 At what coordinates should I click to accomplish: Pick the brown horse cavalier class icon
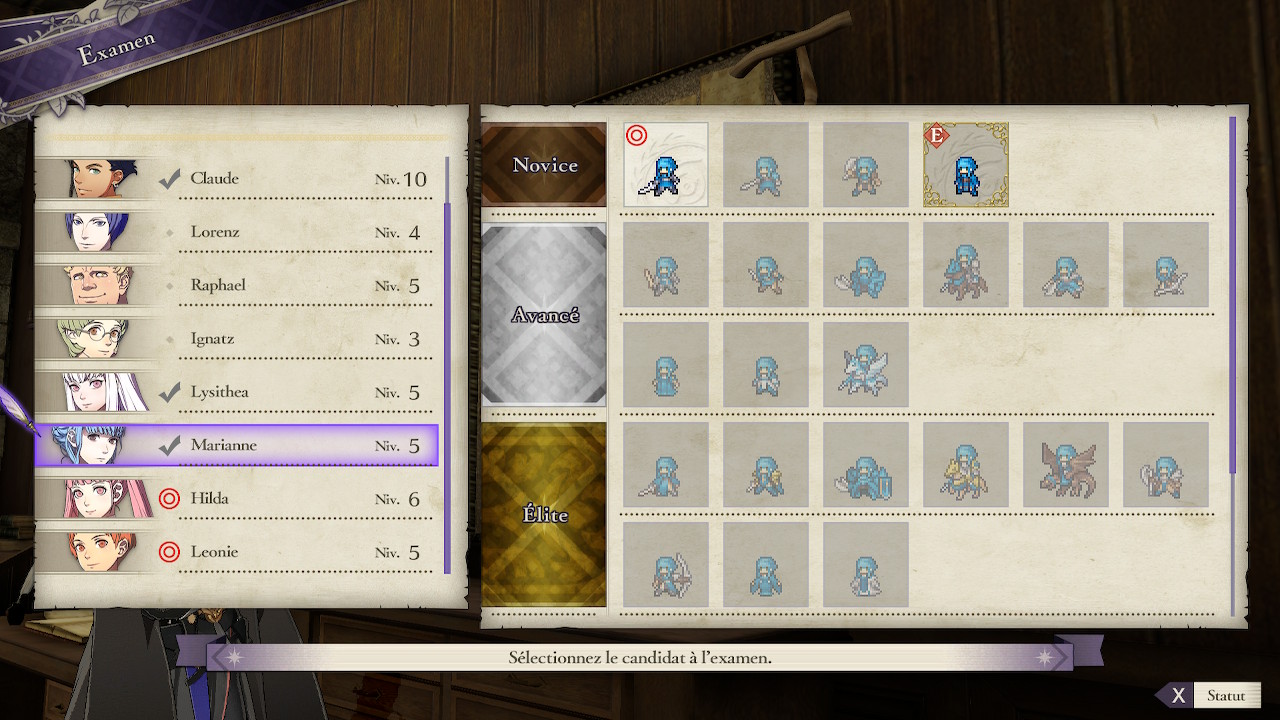pos(966,265)
